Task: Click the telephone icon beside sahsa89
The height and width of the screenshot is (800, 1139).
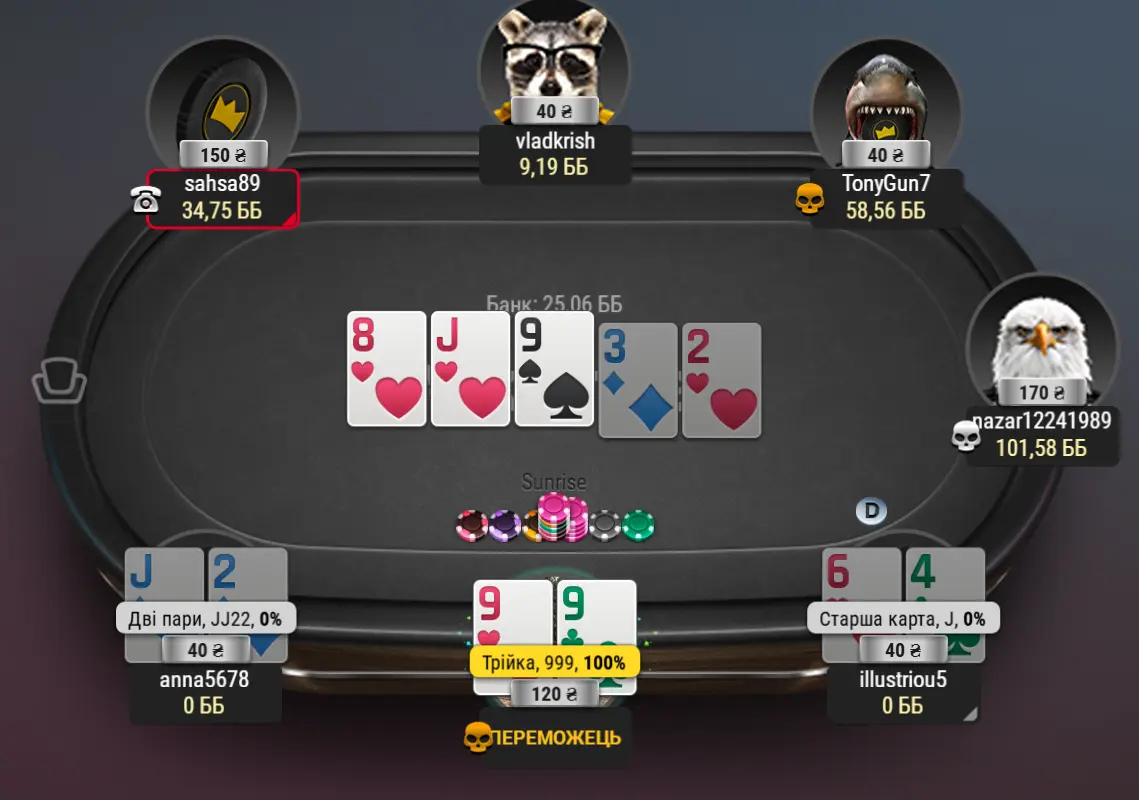Action: coord(145,200)
